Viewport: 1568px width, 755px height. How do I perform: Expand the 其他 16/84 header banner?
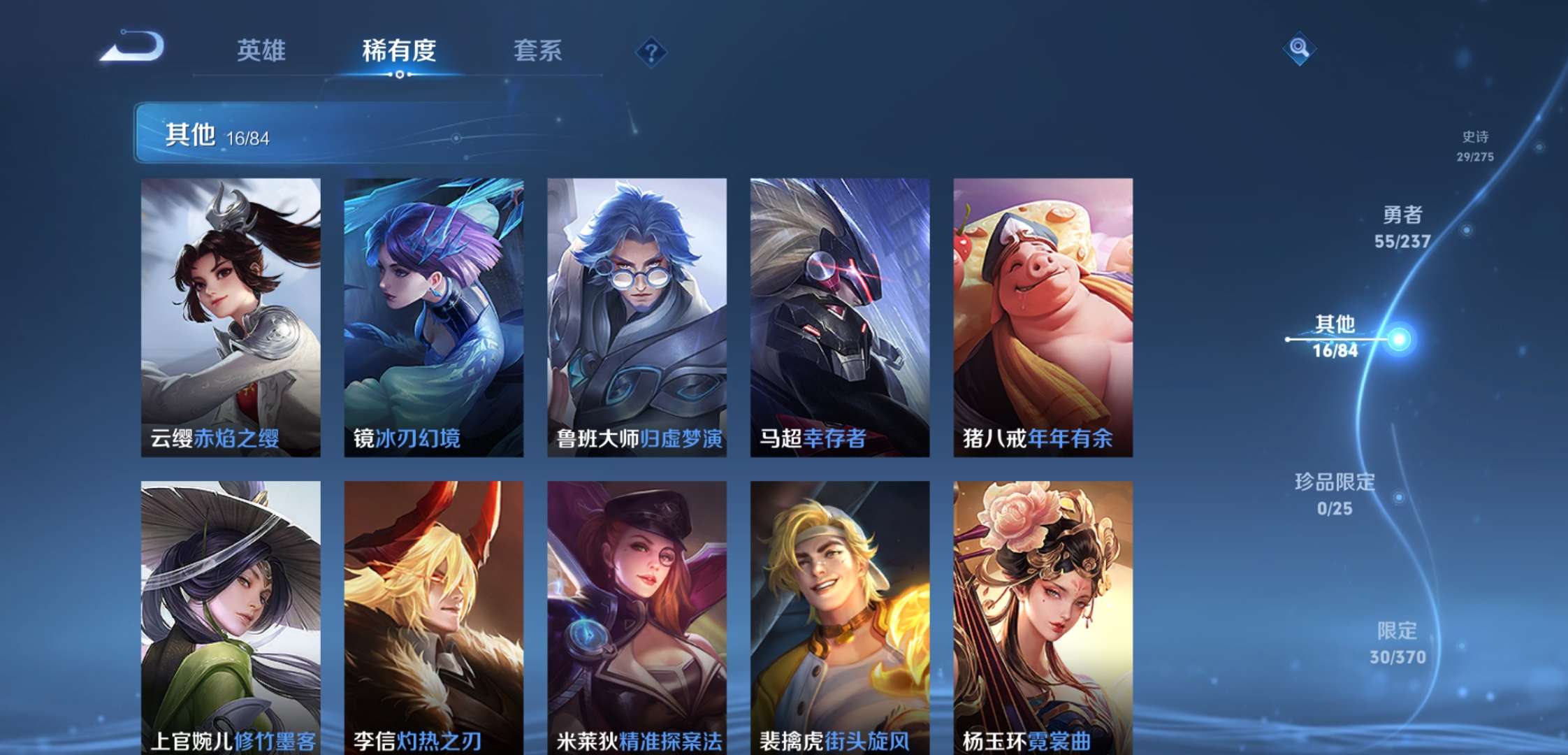tap(224, 131)
